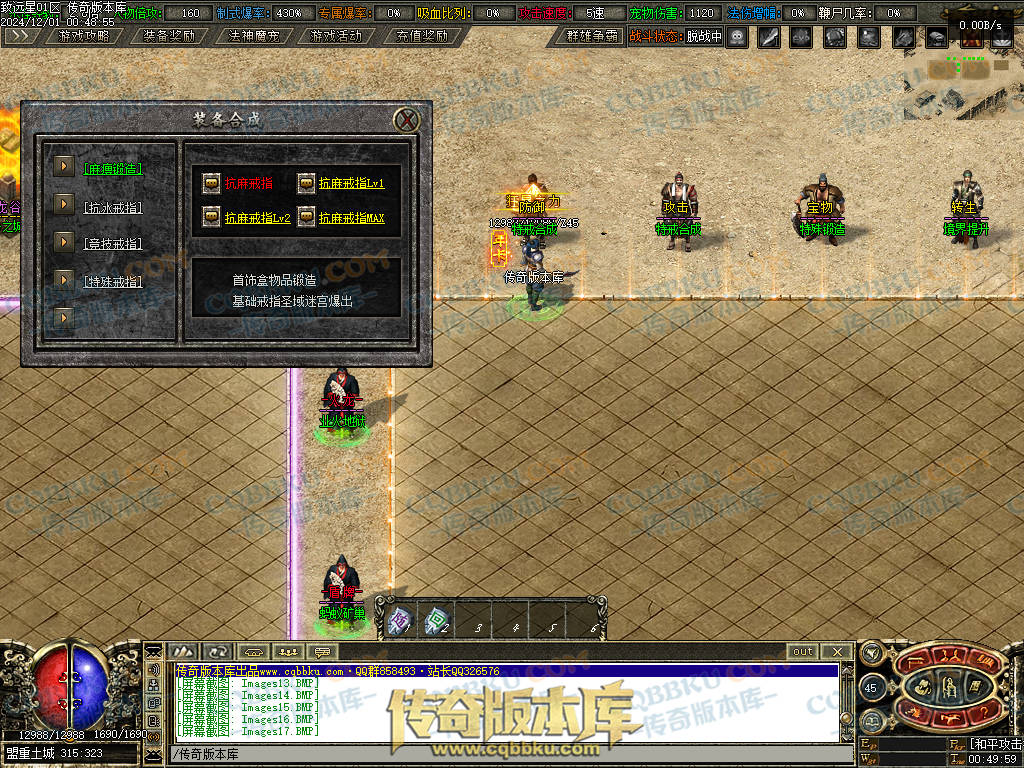
Task: Use the first hotbar slot item
Action: point(400,620)
